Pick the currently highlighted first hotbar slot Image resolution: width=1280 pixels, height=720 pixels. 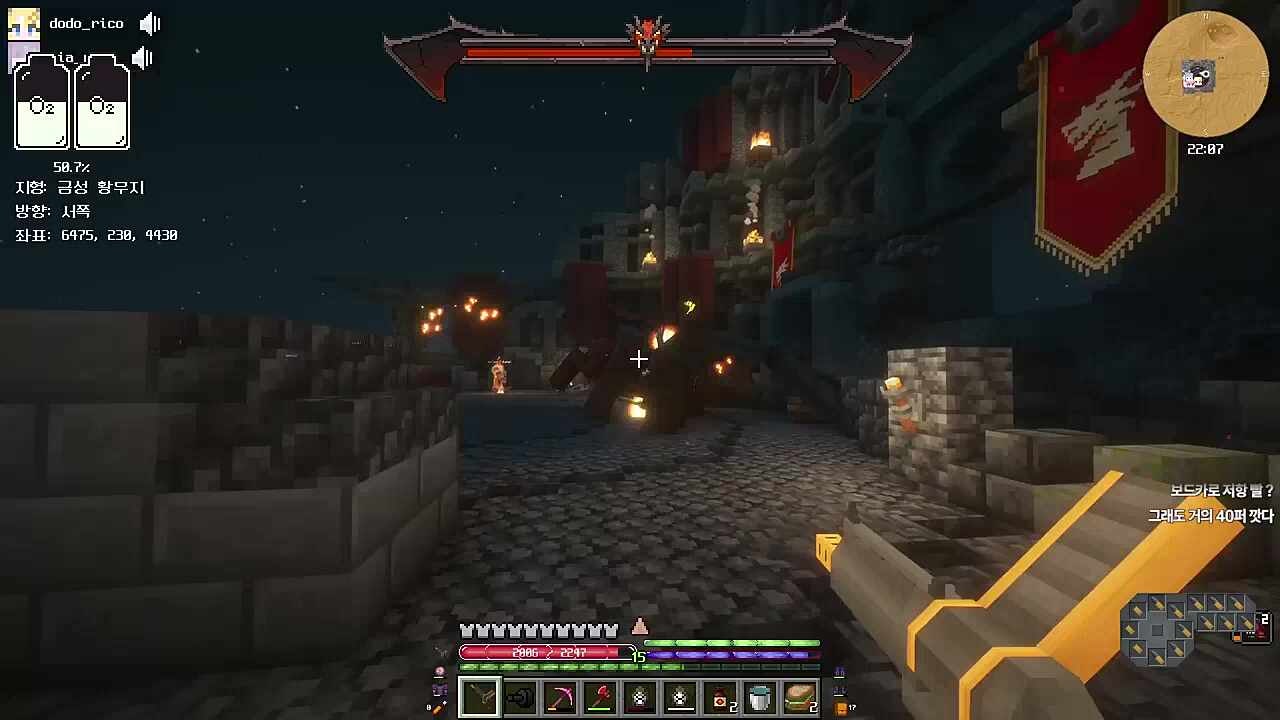pos(480,697)
